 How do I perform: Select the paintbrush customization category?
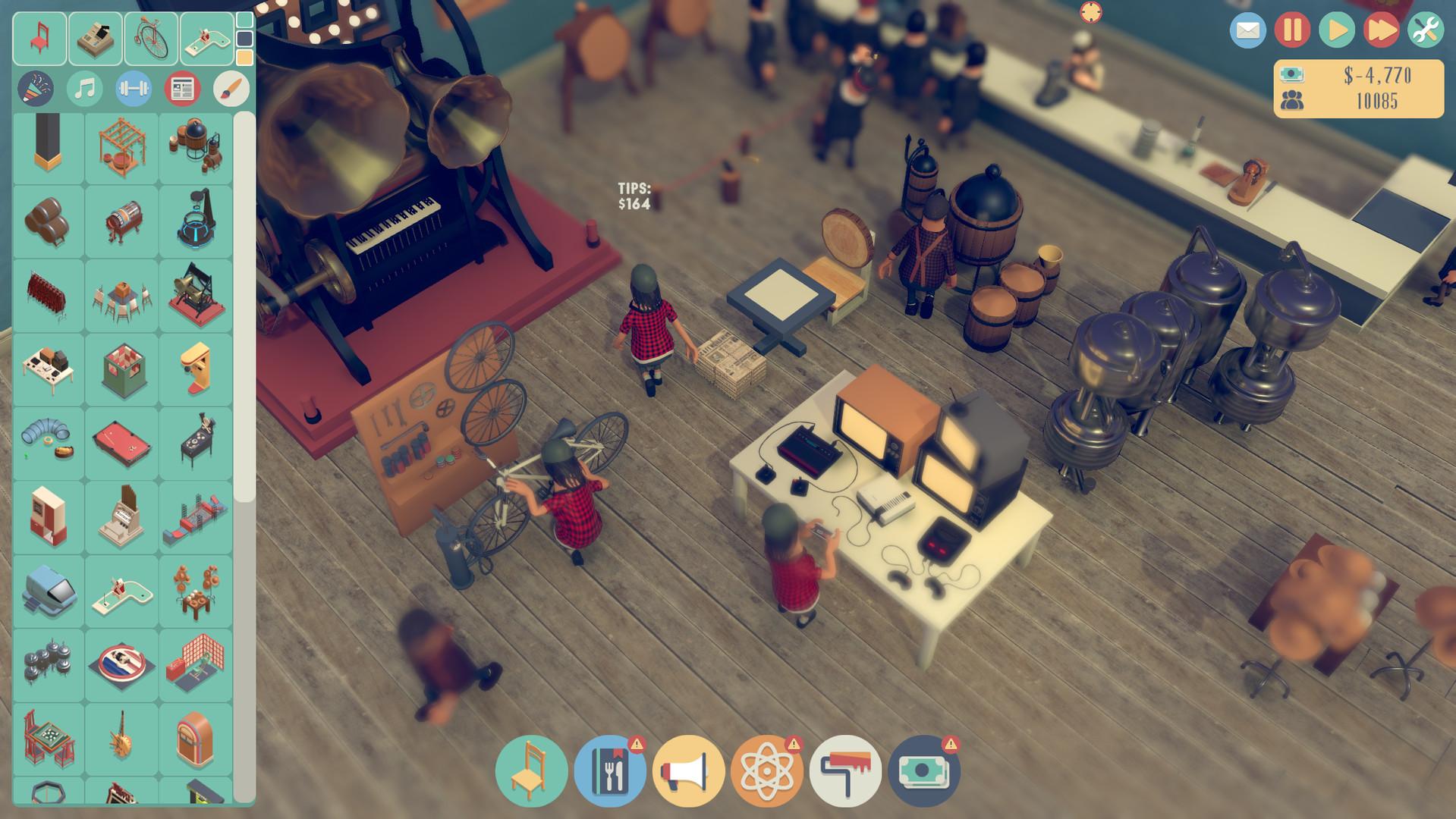coord(231,88)
